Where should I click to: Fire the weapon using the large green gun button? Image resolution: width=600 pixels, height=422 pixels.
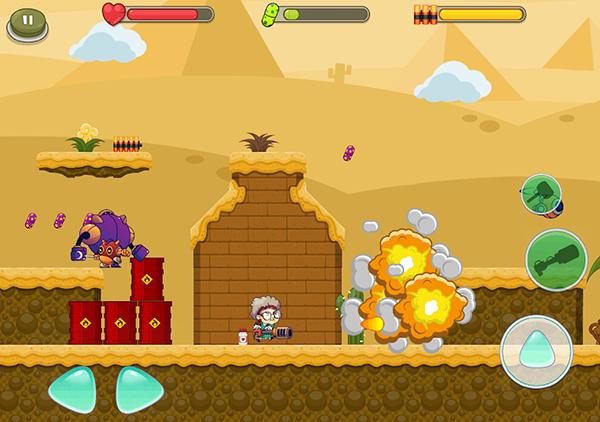pyautogui.click(x=555, y=259)
